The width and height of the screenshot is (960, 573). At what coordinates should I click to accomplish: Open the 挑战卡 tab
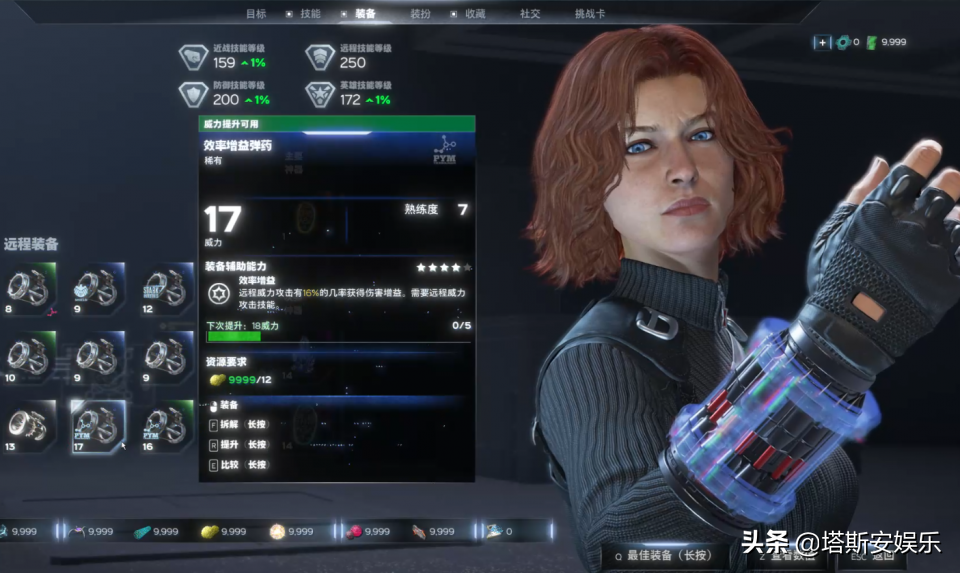point(589,14)
